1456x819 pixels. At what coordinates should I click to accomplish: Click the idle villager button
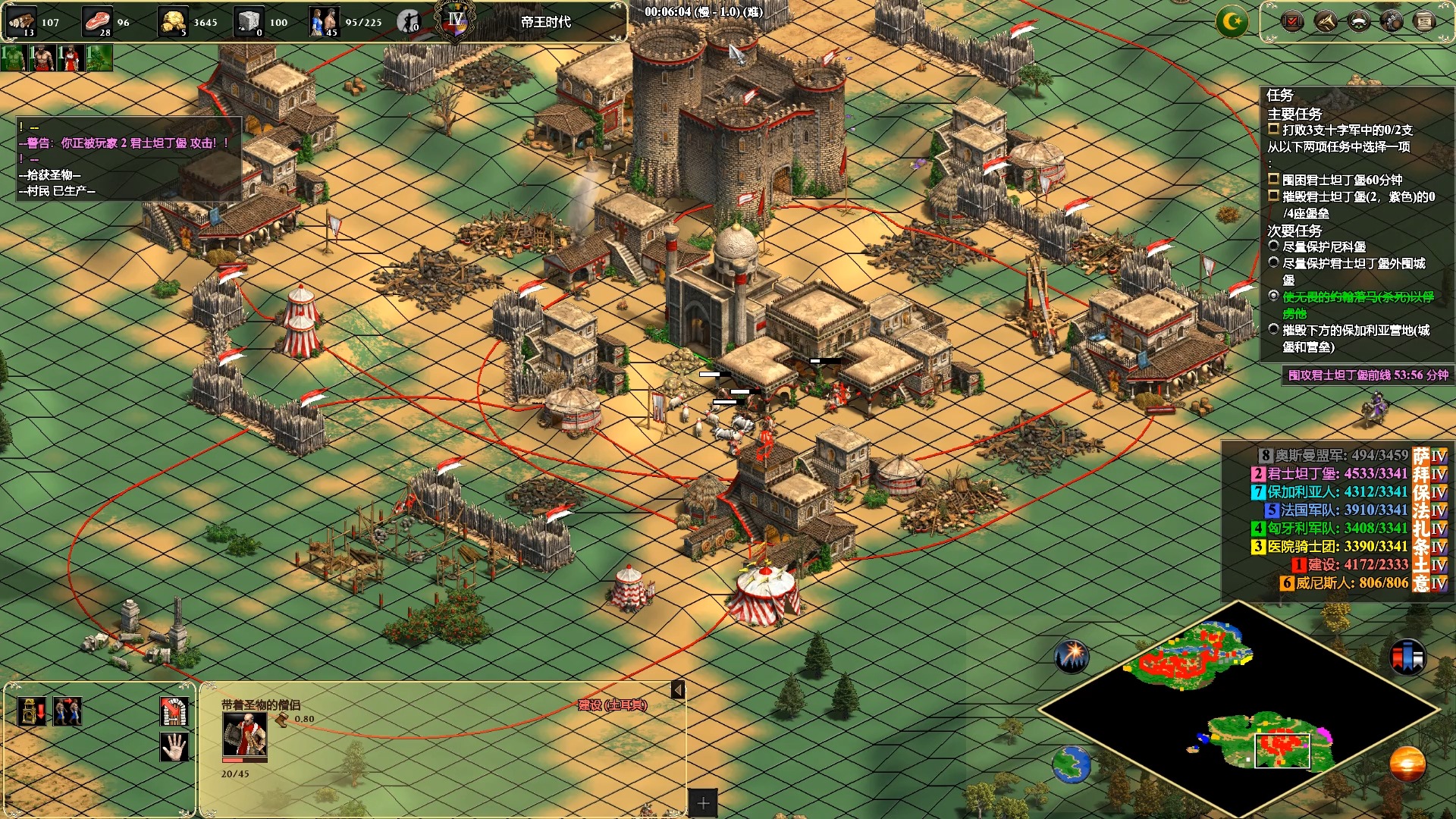[409, 21]
